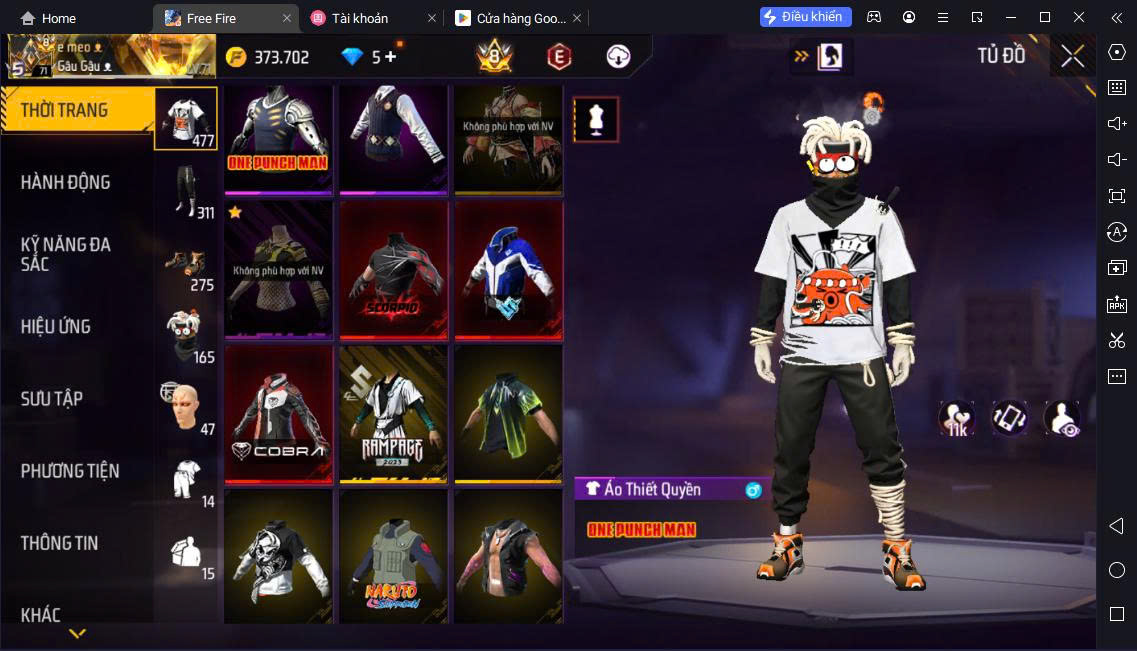
Task: Choose the HIỆU ỨNG category
Action: pos(56,327)
